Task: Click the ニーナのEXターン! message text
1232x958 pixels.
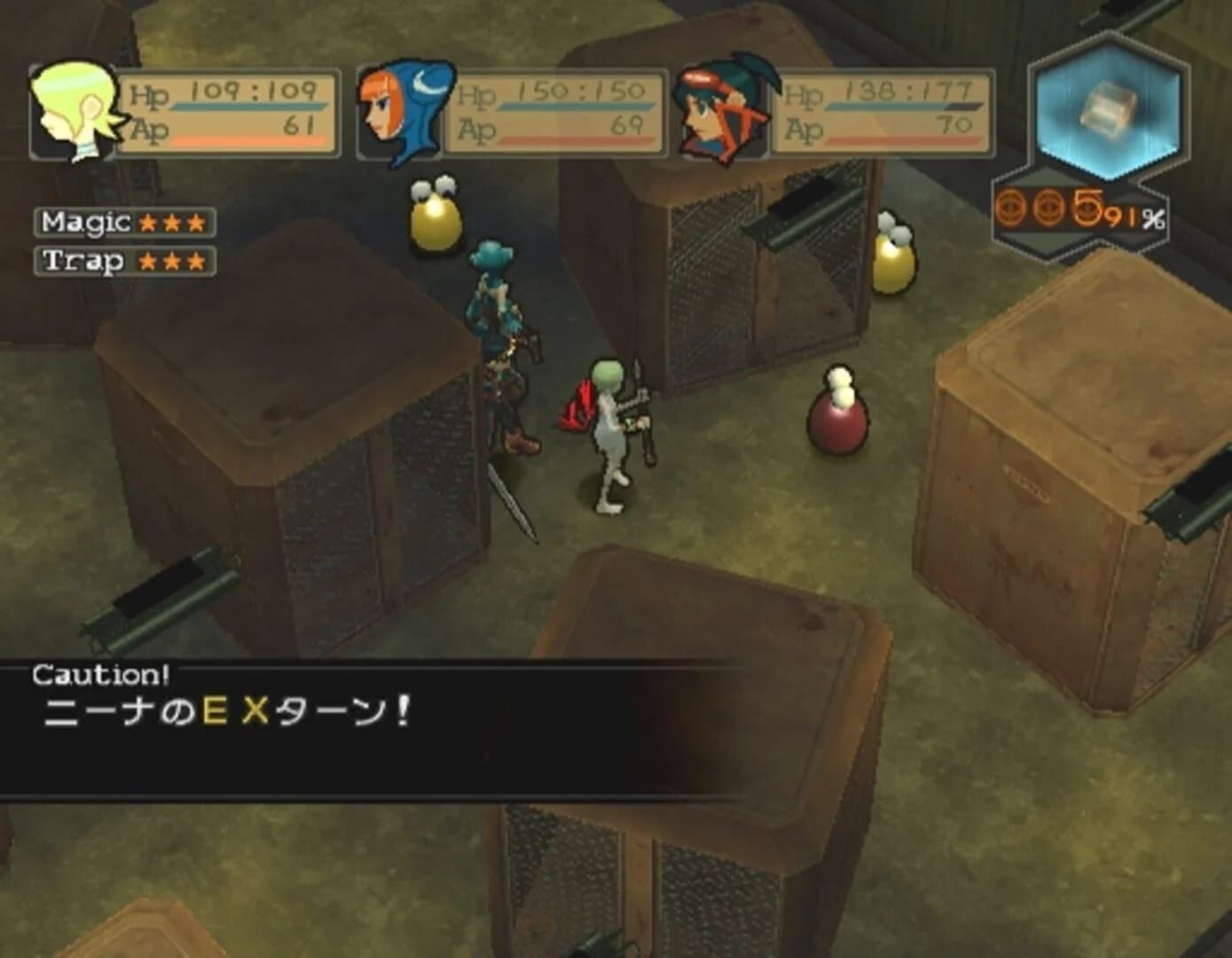Action: (226, 710)
